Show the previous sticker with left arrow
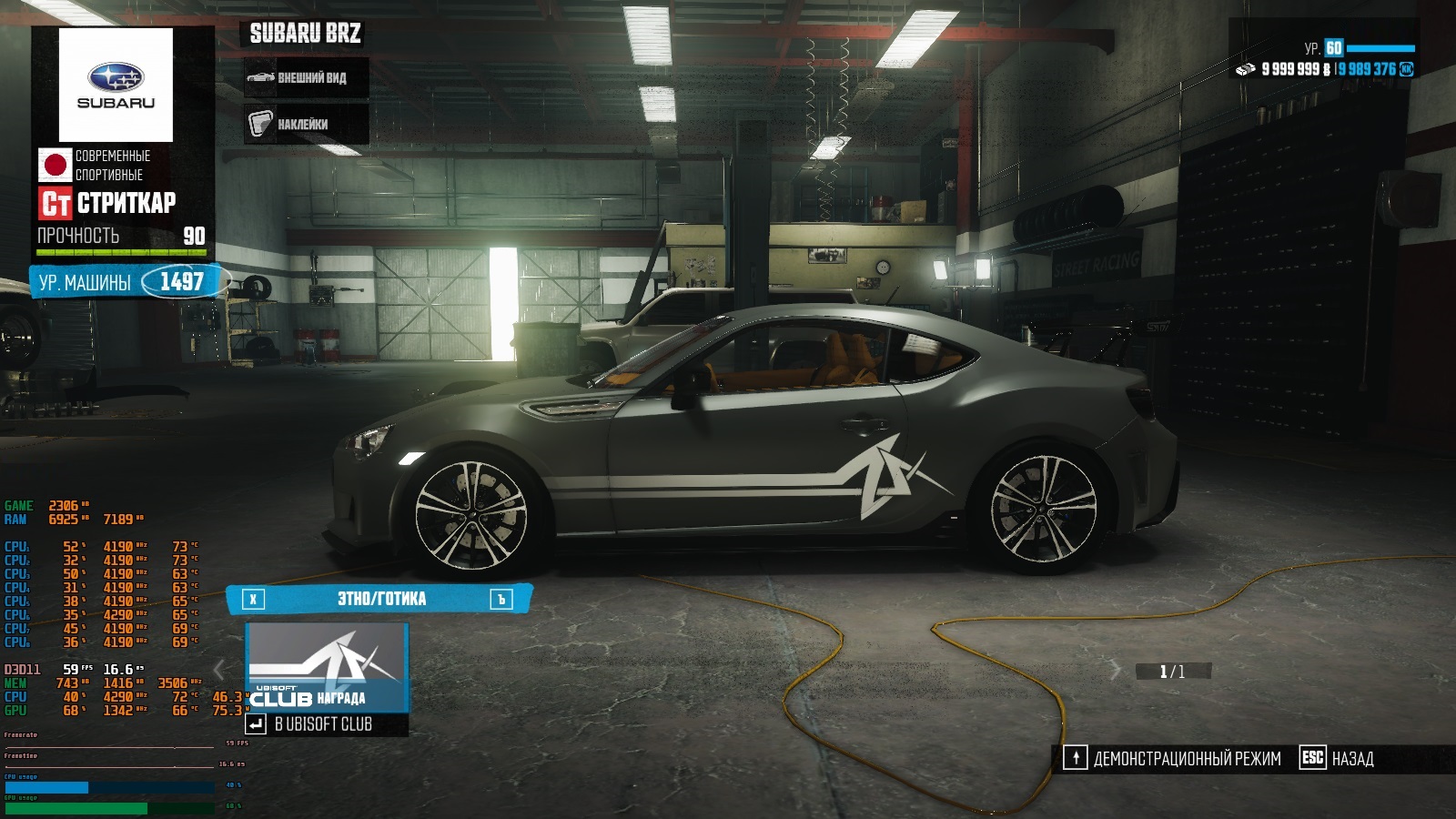Viewport: 1456px width, 819px height. point(218,671)
